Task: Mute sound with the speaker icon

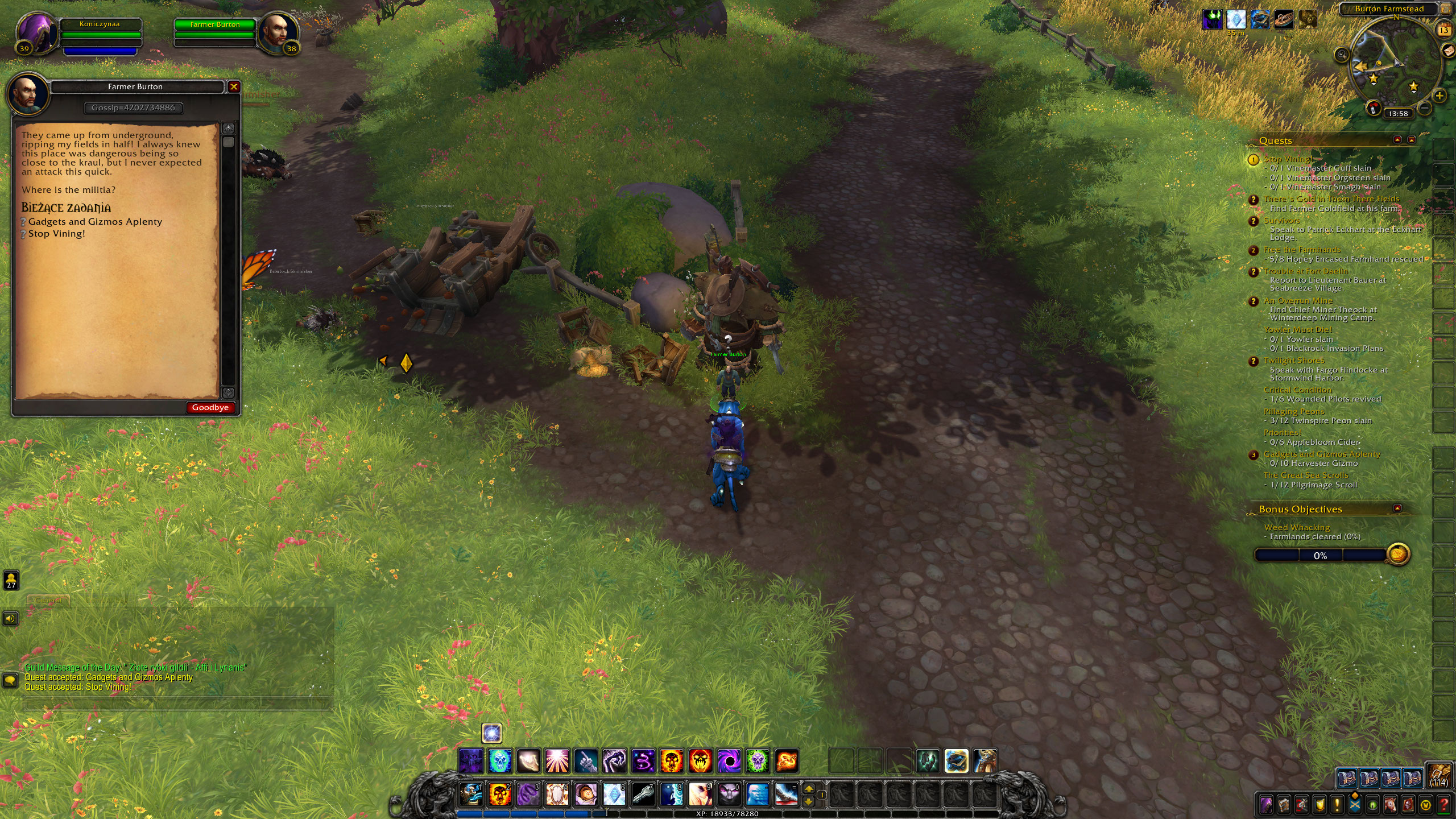Action: coord(11,619)
